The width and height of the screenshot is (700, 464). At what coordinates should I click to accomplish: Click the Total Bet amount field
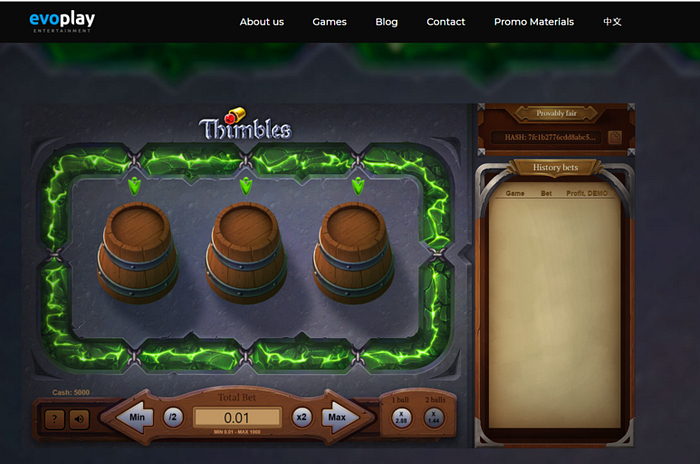coord(237,417)
